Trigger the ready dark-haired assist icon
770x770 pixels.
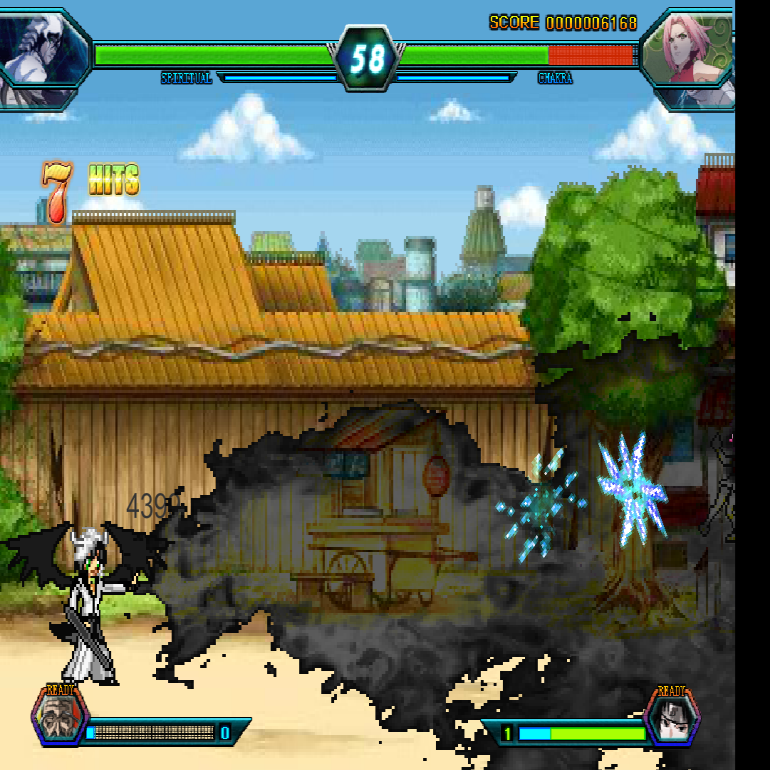(671, 718)
